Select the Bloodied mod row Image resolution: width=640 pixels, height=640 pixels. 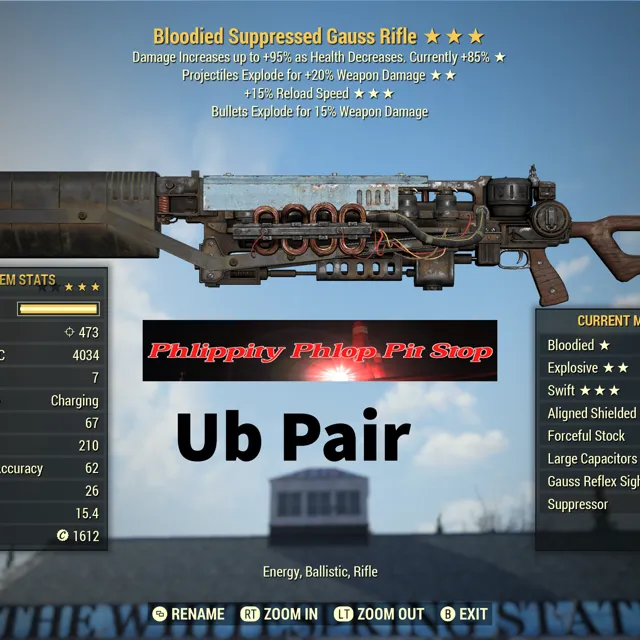point(590,345)
